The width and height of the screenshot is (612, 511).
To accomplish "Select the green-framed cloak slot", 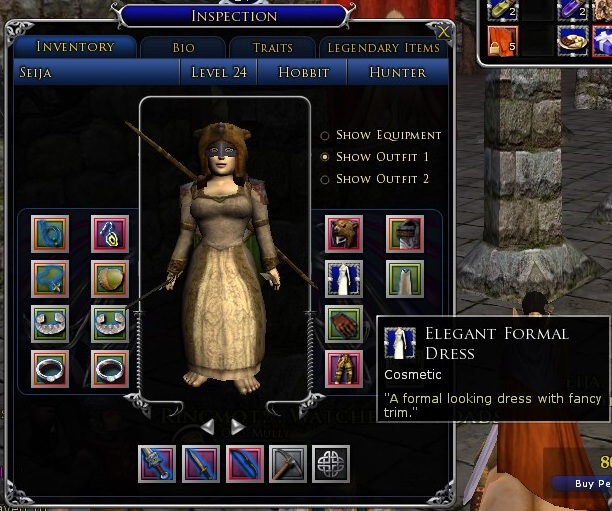I will 405,279.
